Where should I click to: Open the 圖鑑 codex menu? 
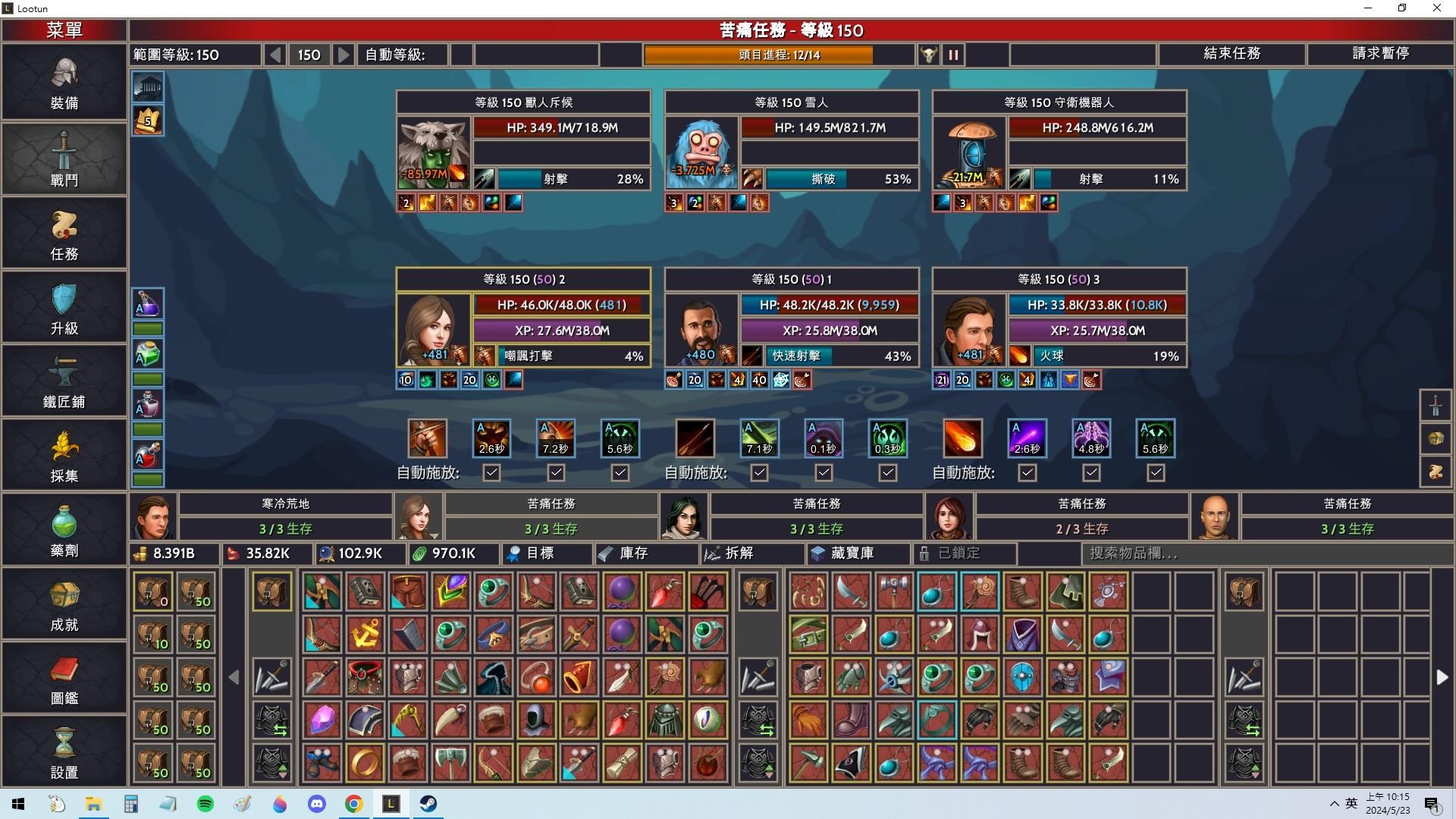[64, 678]
